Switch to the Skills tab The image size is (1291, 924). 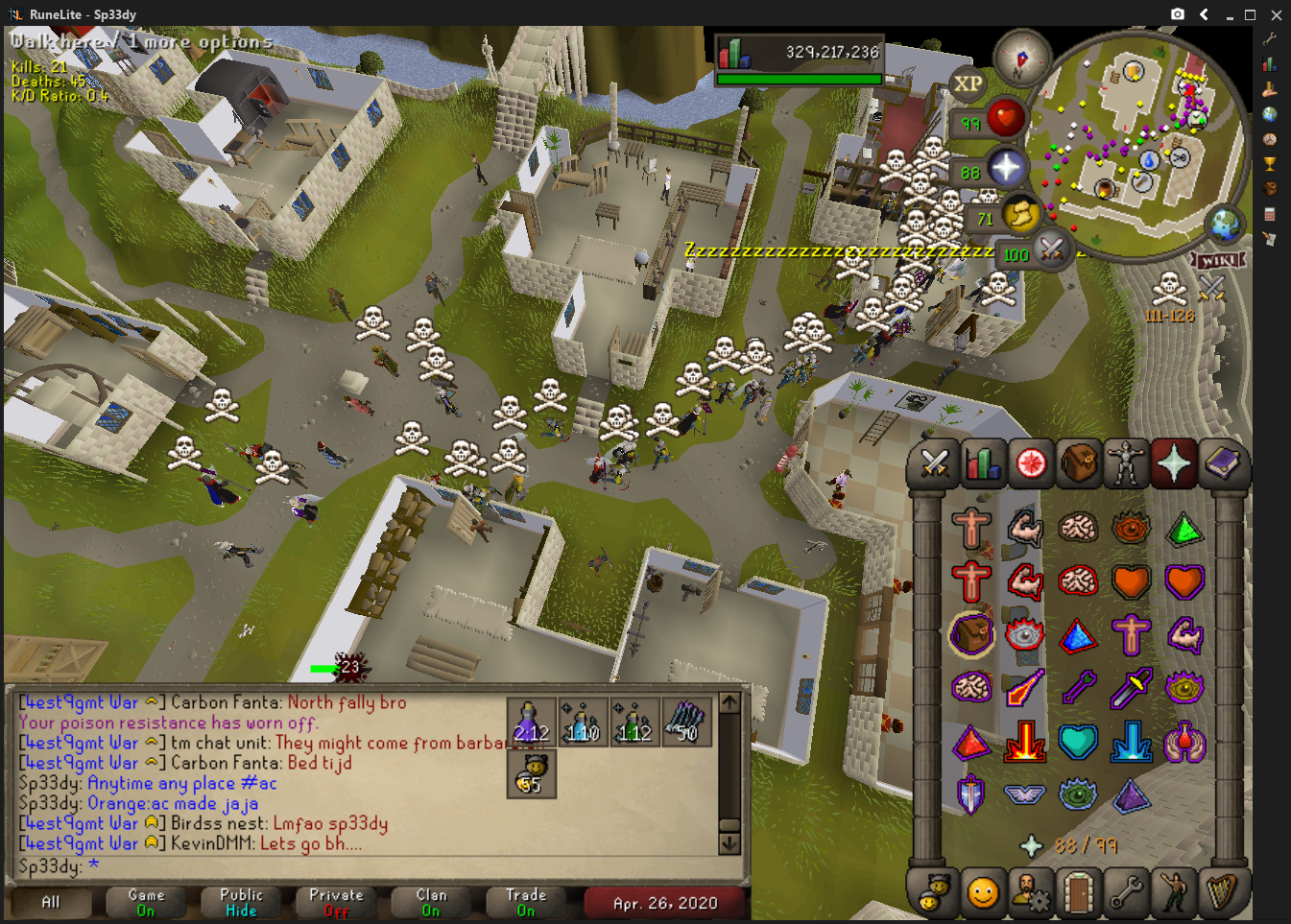[x=982, y=464]
